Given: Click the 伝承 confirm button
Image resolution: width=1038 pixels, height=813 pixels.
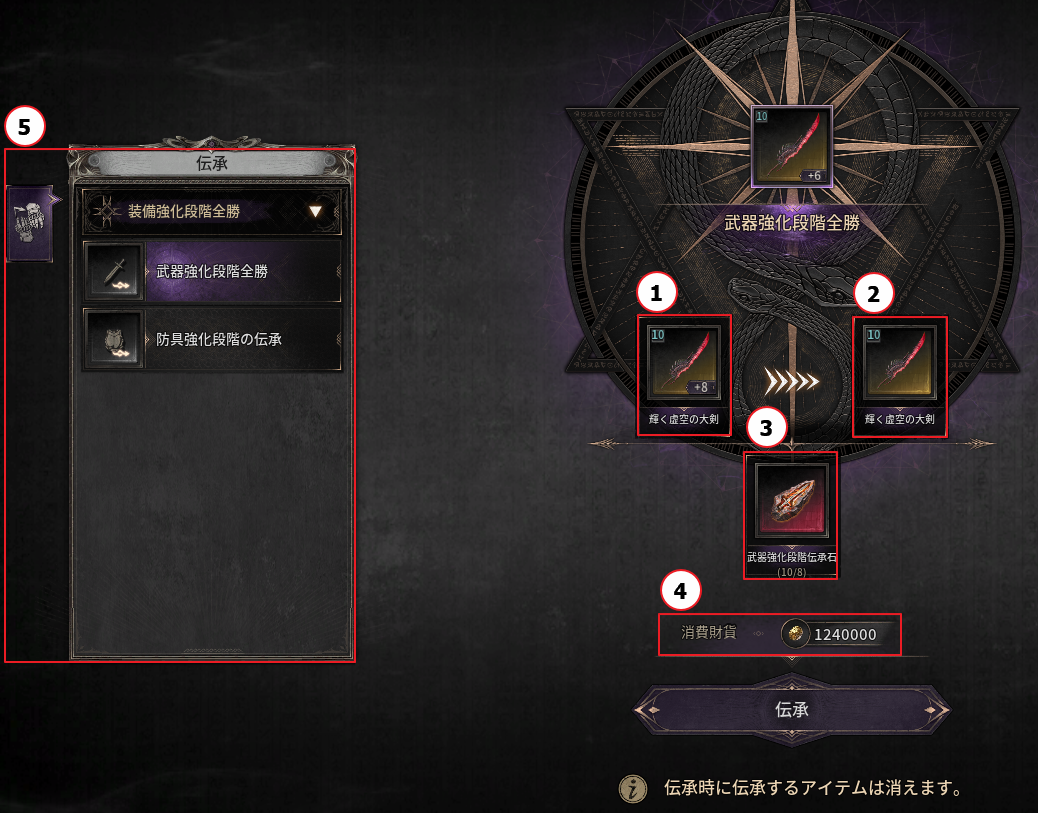Looking at the screenshot, I should pos(792,710).
